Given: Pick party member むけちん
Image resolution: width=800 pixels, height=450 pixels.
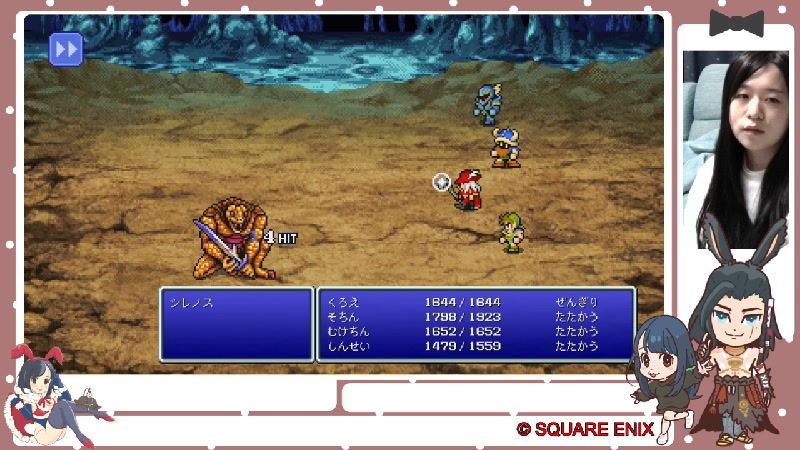Looking at the screenshot, I should [347, 331].
